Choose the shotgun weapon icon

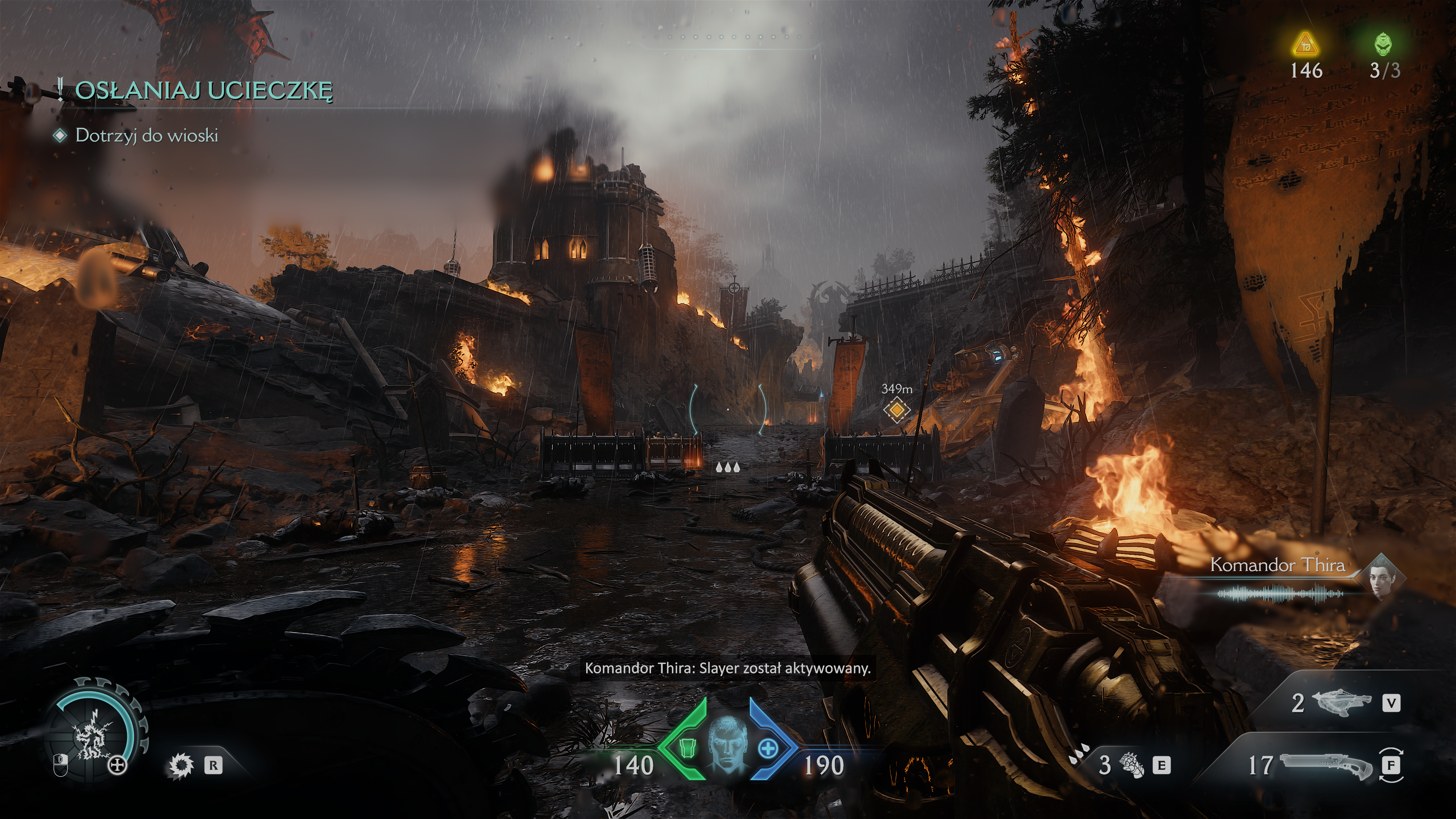click(1326, 766)
